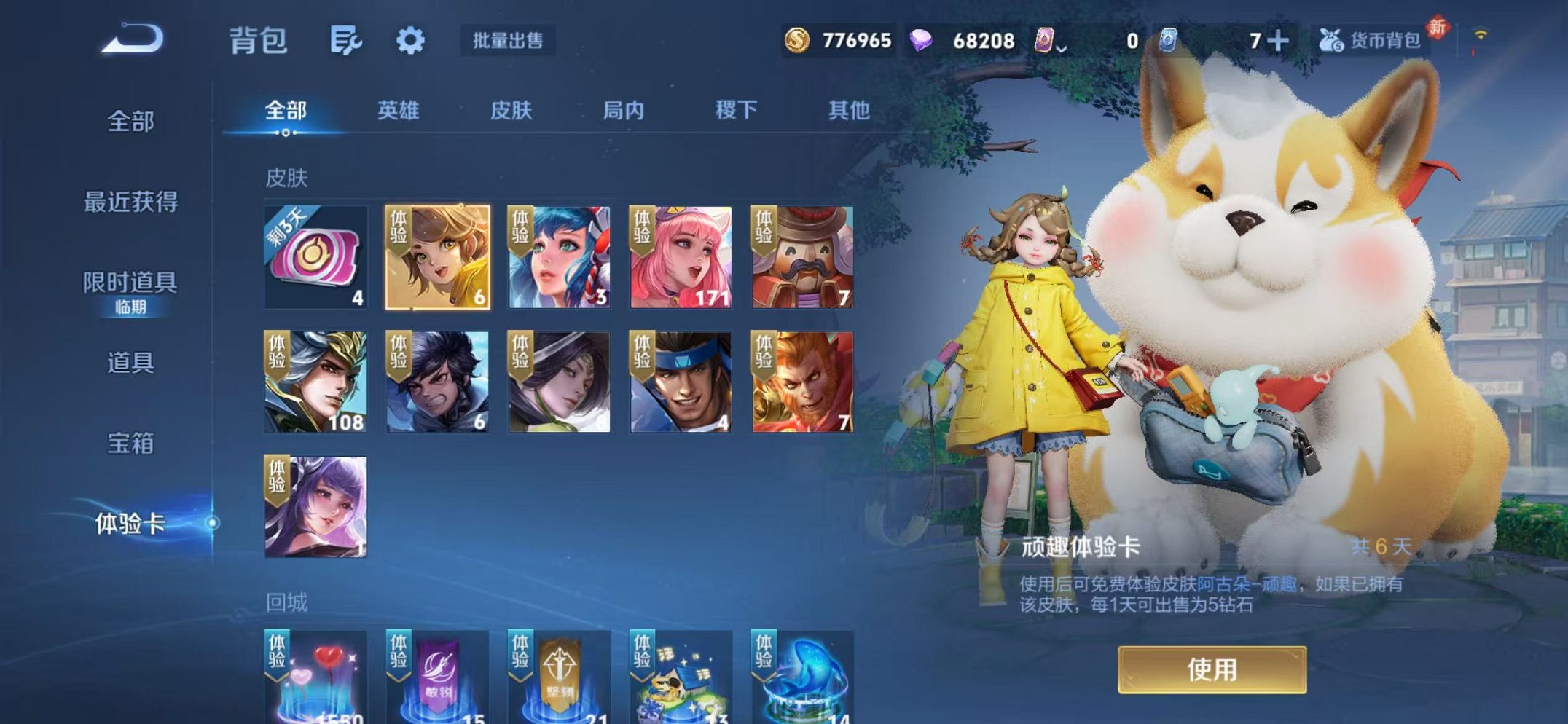
Task: Click the 批量出售 button
Action: [x=509, y=42]
